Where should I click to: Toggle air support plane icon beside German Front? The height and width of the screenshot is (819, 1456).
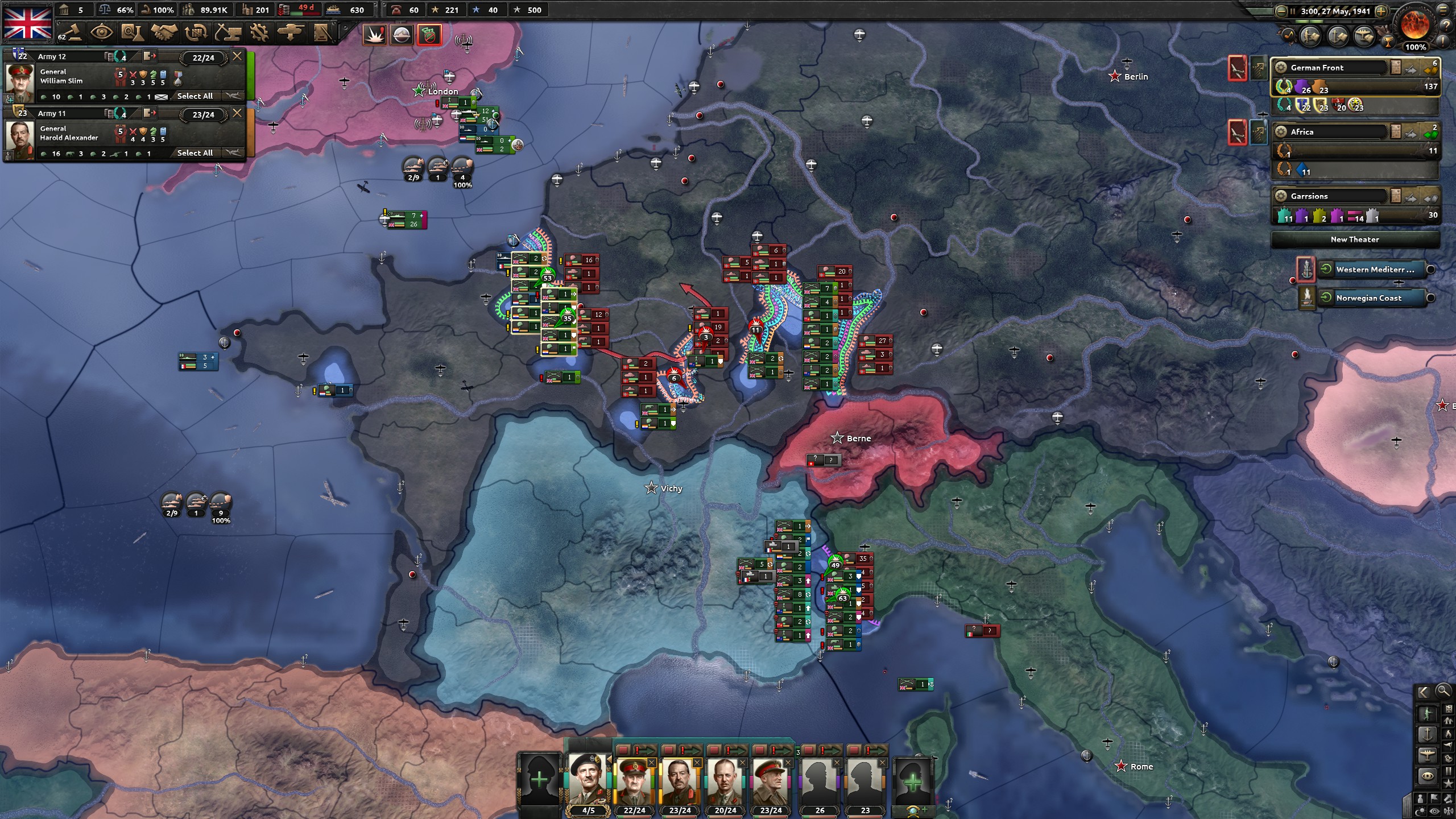[x=1410, y=68]
